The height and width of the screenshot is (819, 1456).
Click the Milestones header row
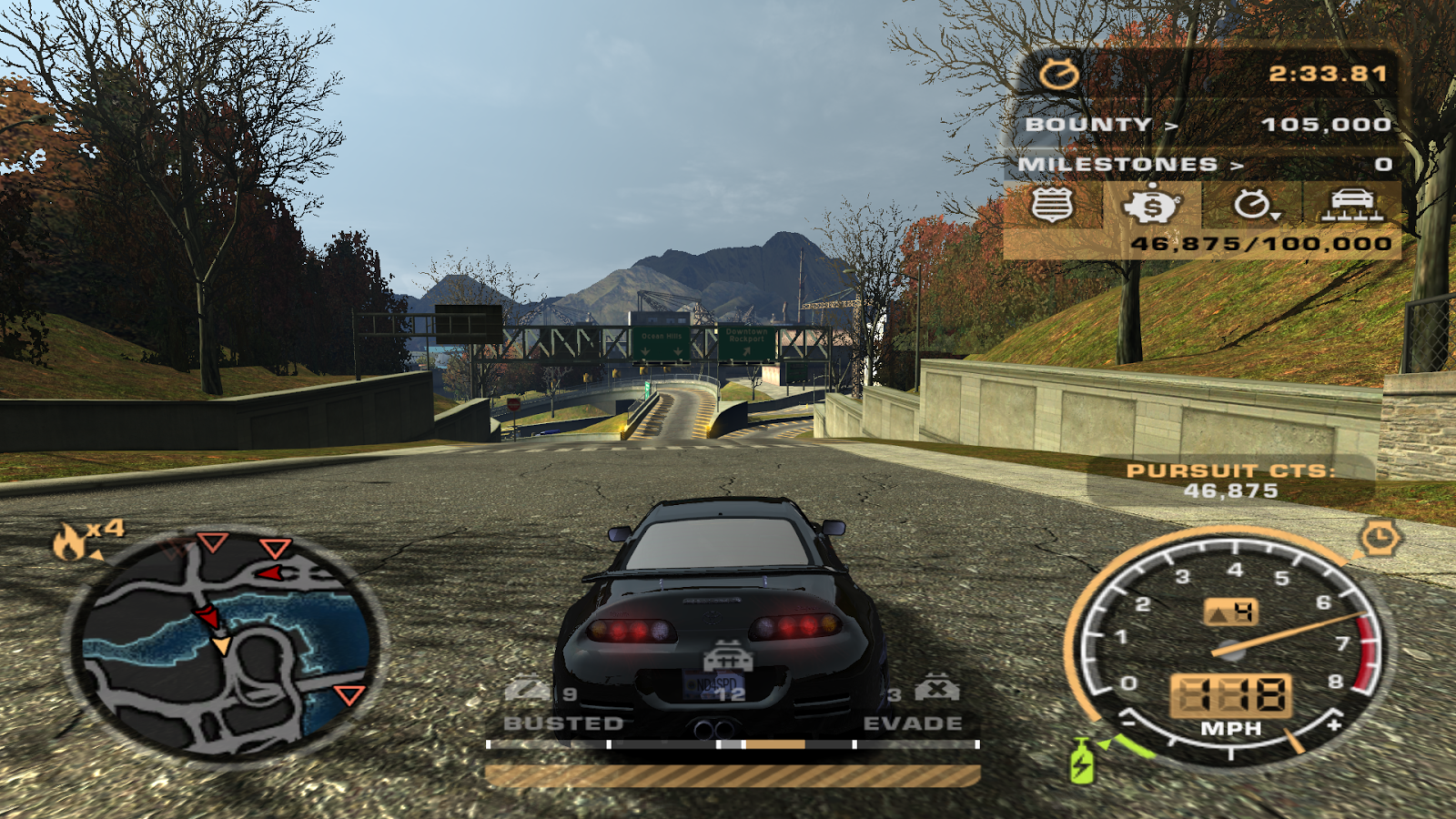click(1203, 165)
